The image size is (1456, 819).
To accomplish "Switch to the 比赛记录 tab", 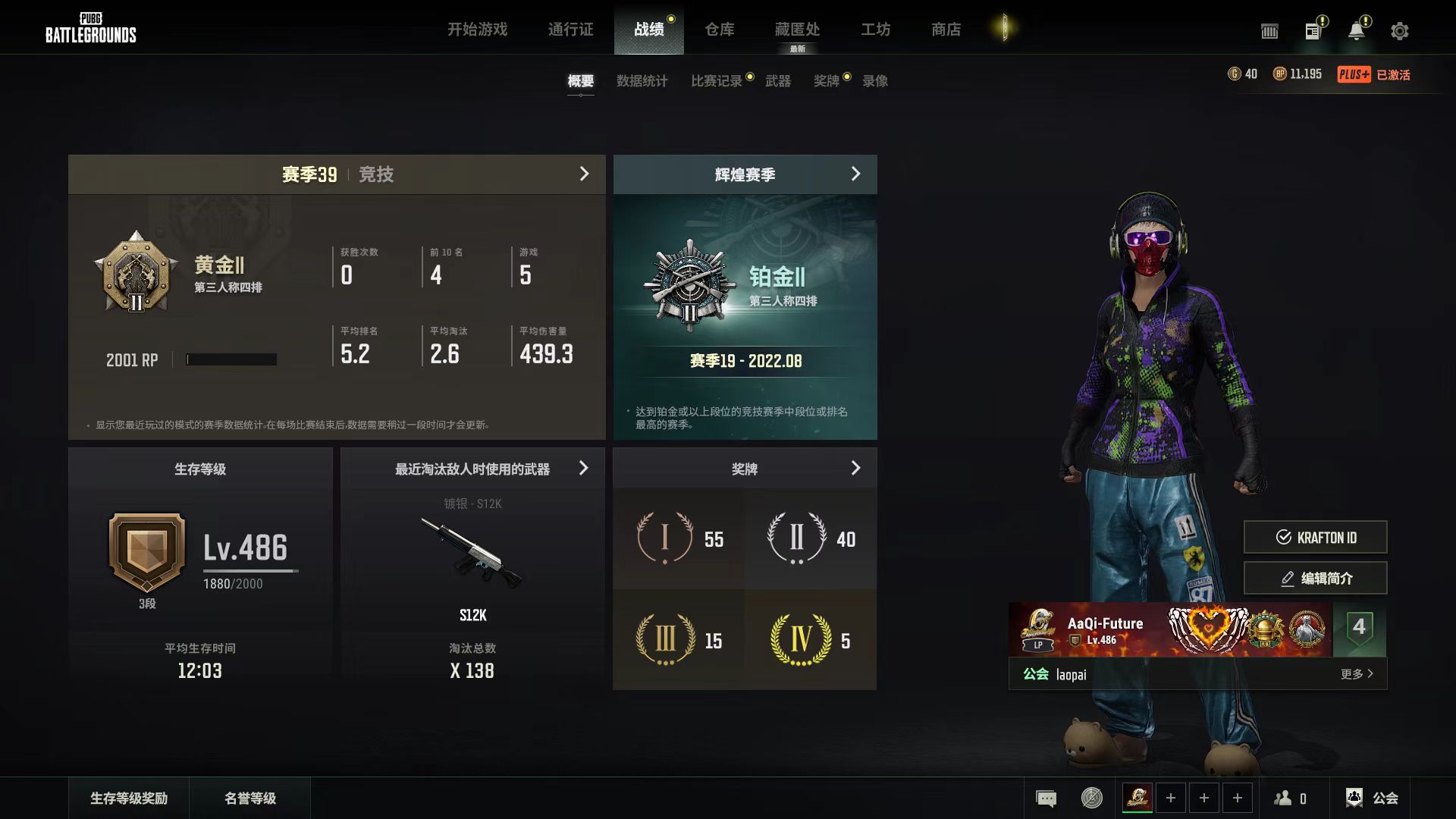I will click(x=716, y=81).
